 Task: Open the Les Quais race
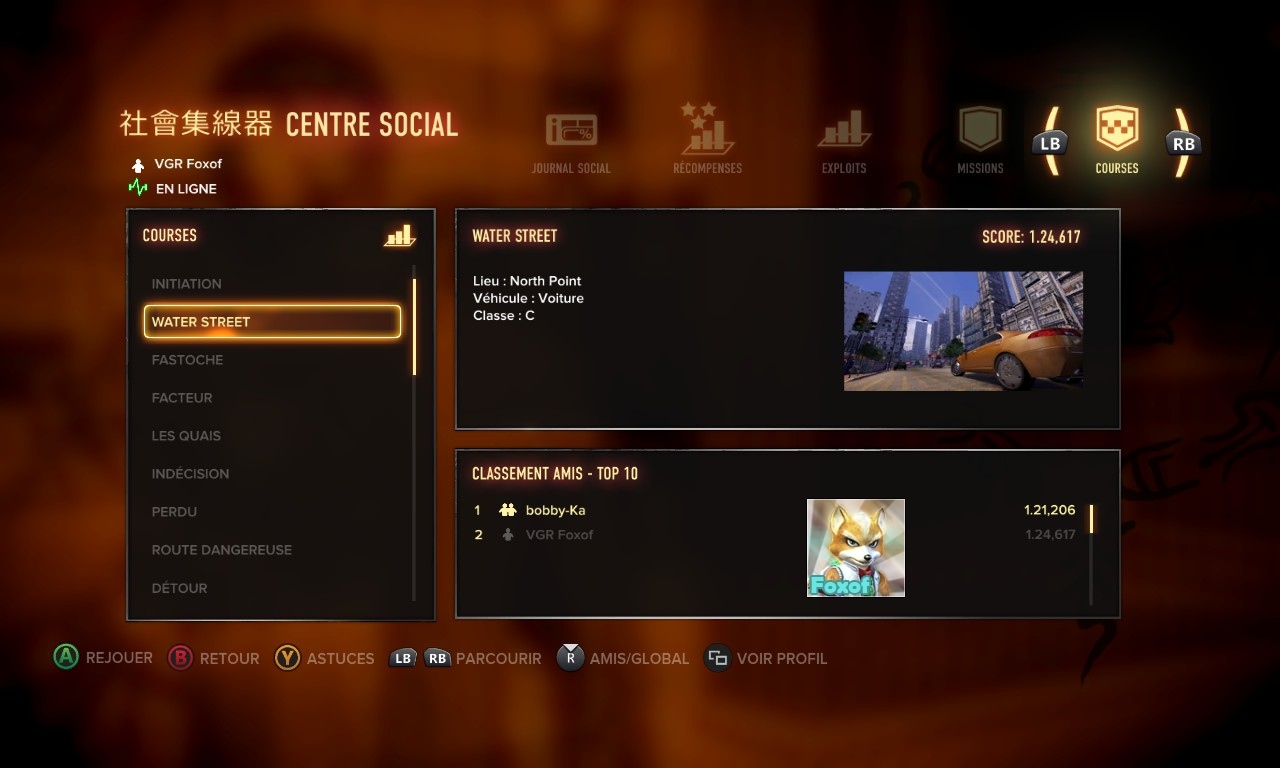point(186,436)
